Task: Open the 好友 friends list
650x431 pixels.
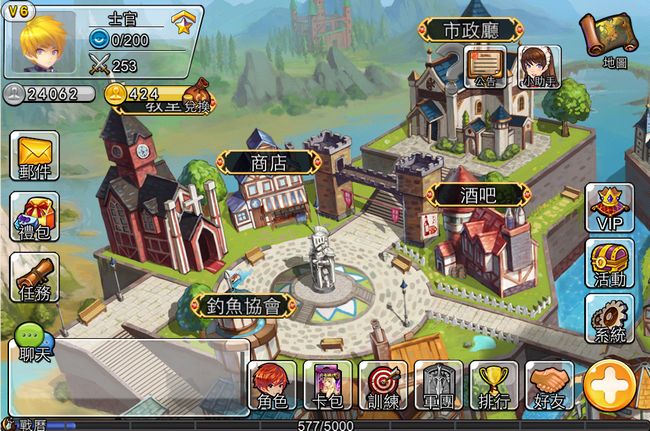Action: (550, 387)
